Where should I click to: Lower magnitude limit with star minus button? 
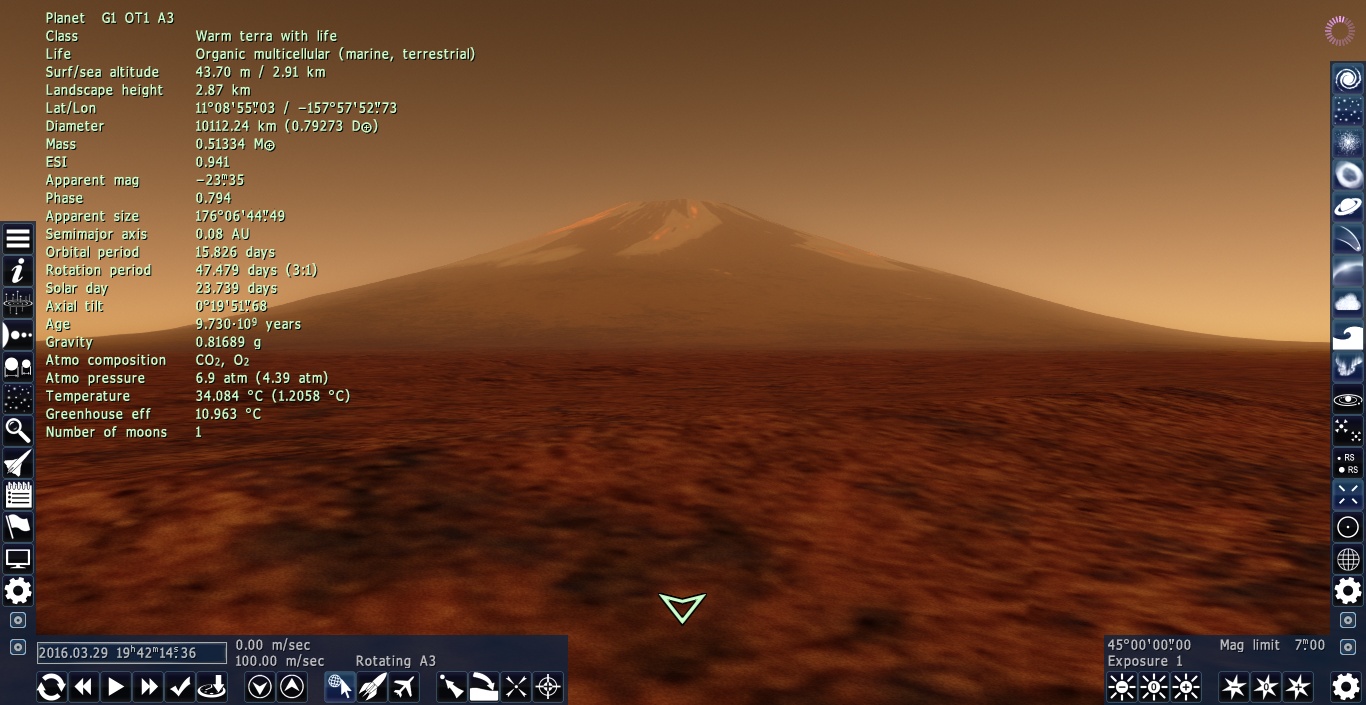1234,687
